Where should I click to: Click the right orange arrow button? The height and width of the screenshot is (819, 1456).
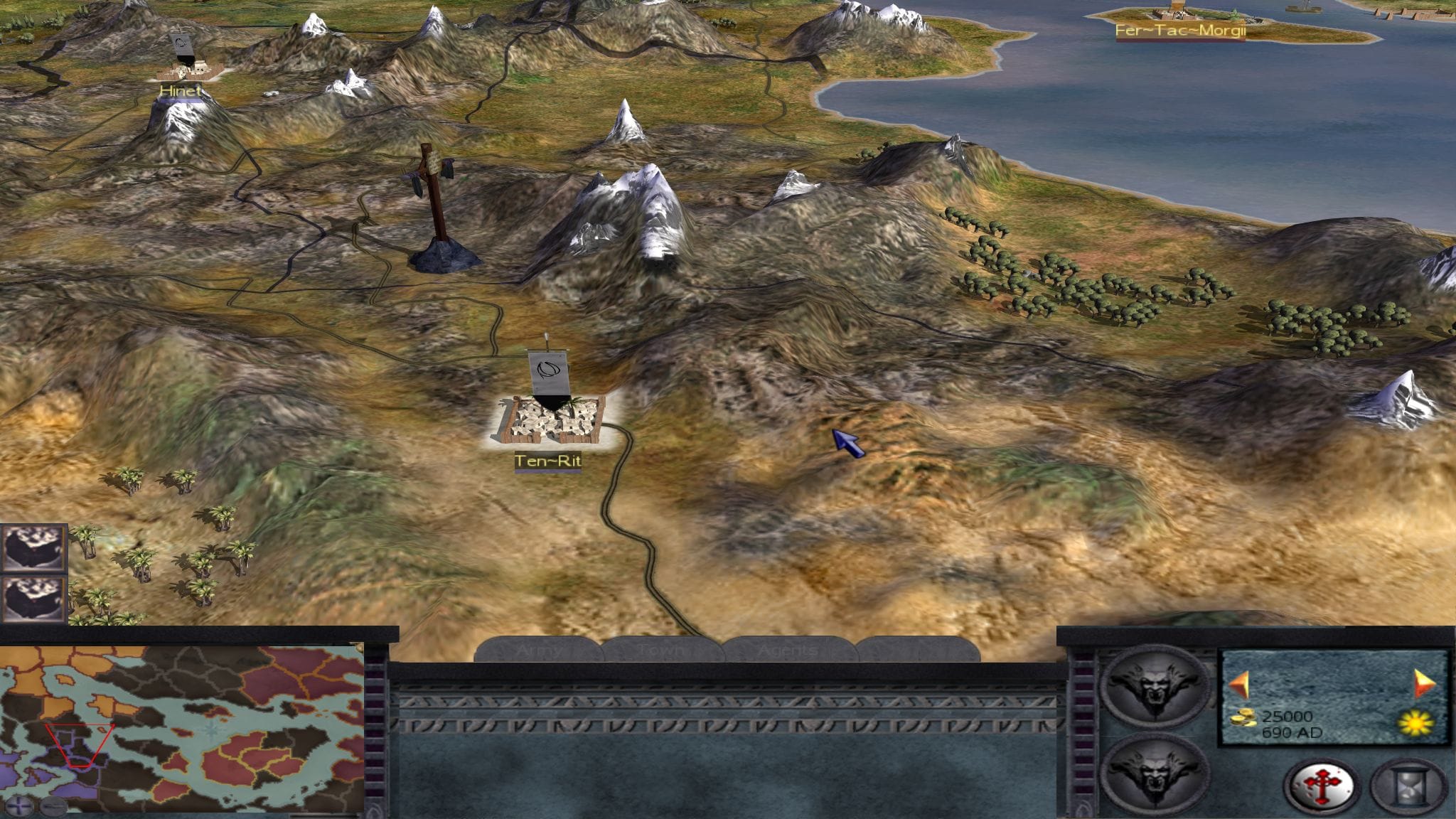point(1424,684)
